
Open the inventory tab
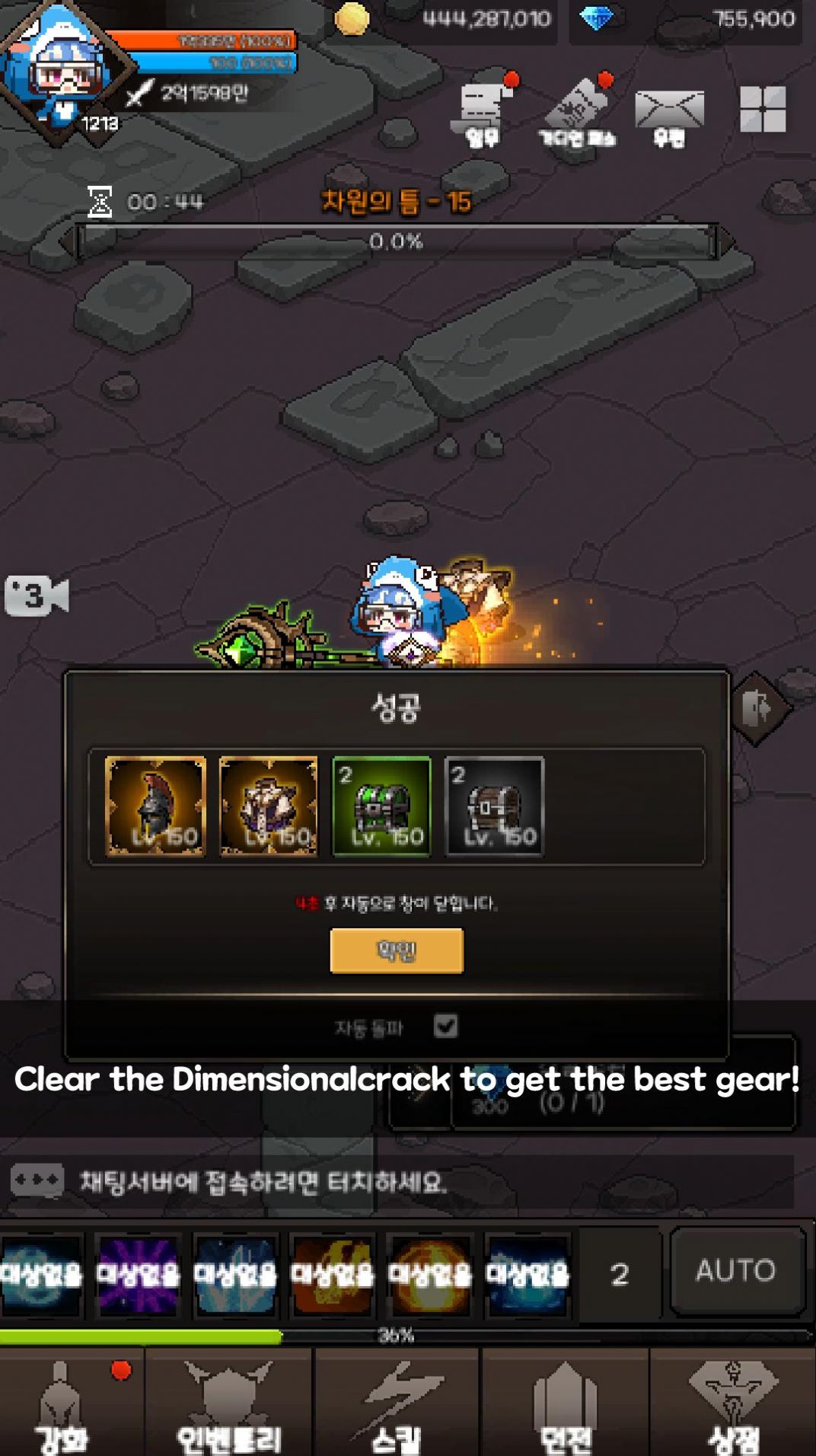(x=228, y=1405)
